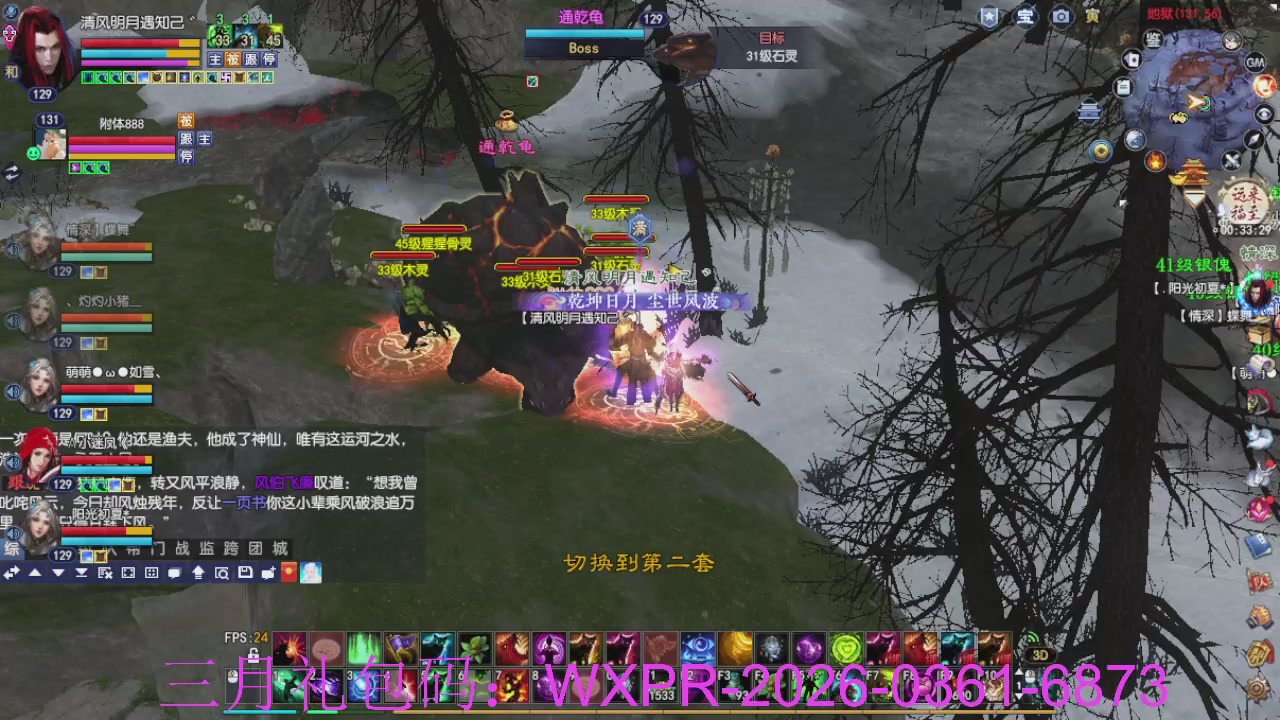Click the 一页书 blue link in chat
Image resolution: width=1280 pixels, height=720 pixels.
pyautogui.click(x=245, y=502)
